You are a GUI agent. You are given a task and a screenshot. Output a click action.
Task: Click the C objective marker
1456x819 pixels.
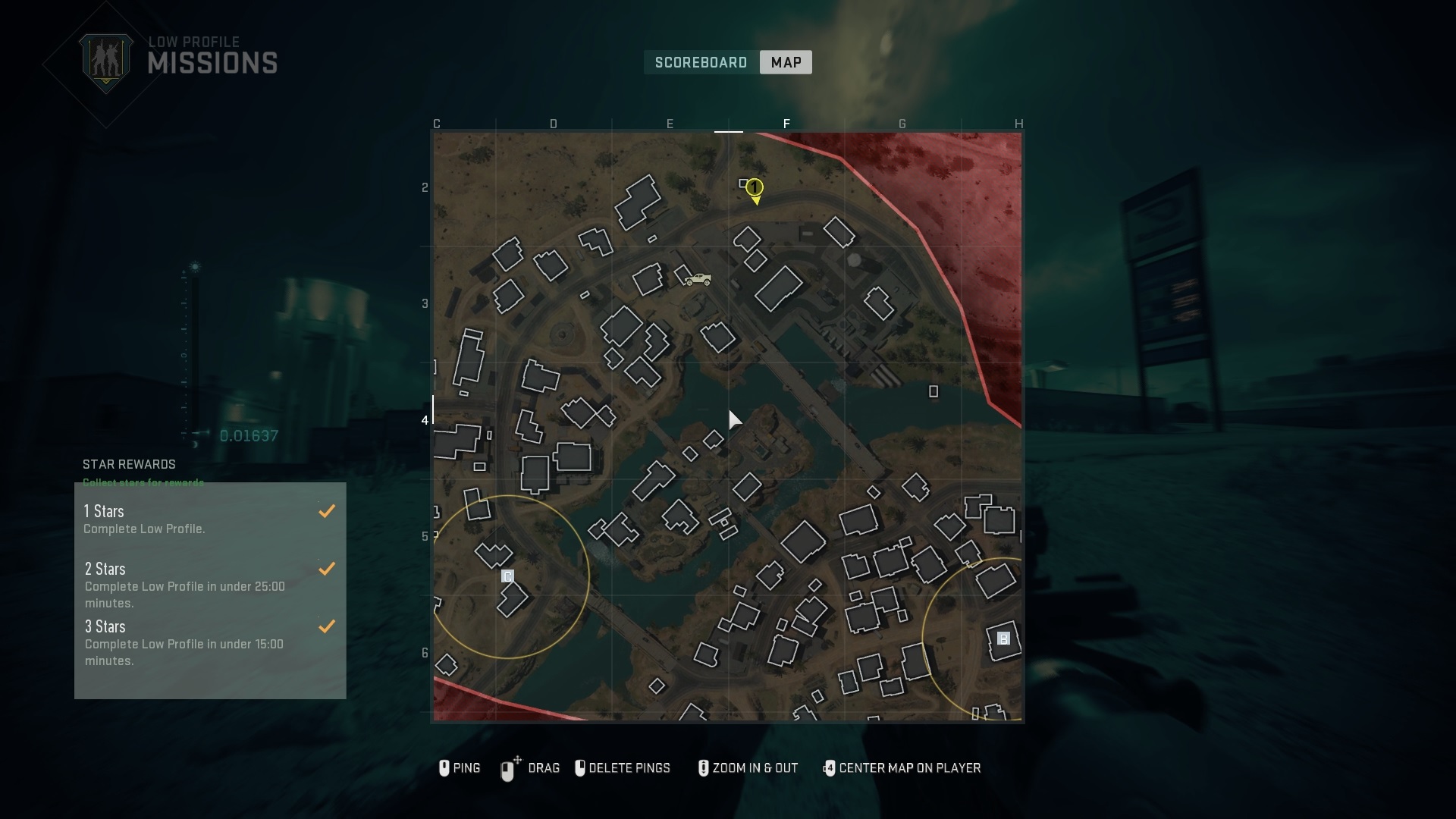click(x=508, y=576)
